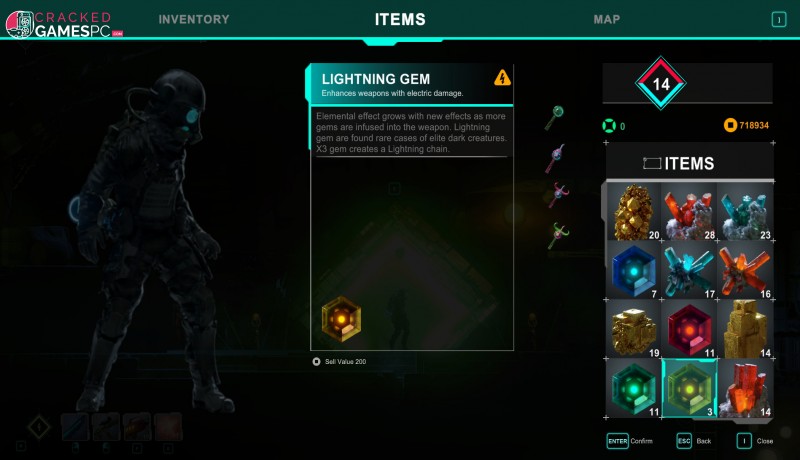Close the items screen
The height and width of the screenshot is (460, 800).
[x=753, y=440]
